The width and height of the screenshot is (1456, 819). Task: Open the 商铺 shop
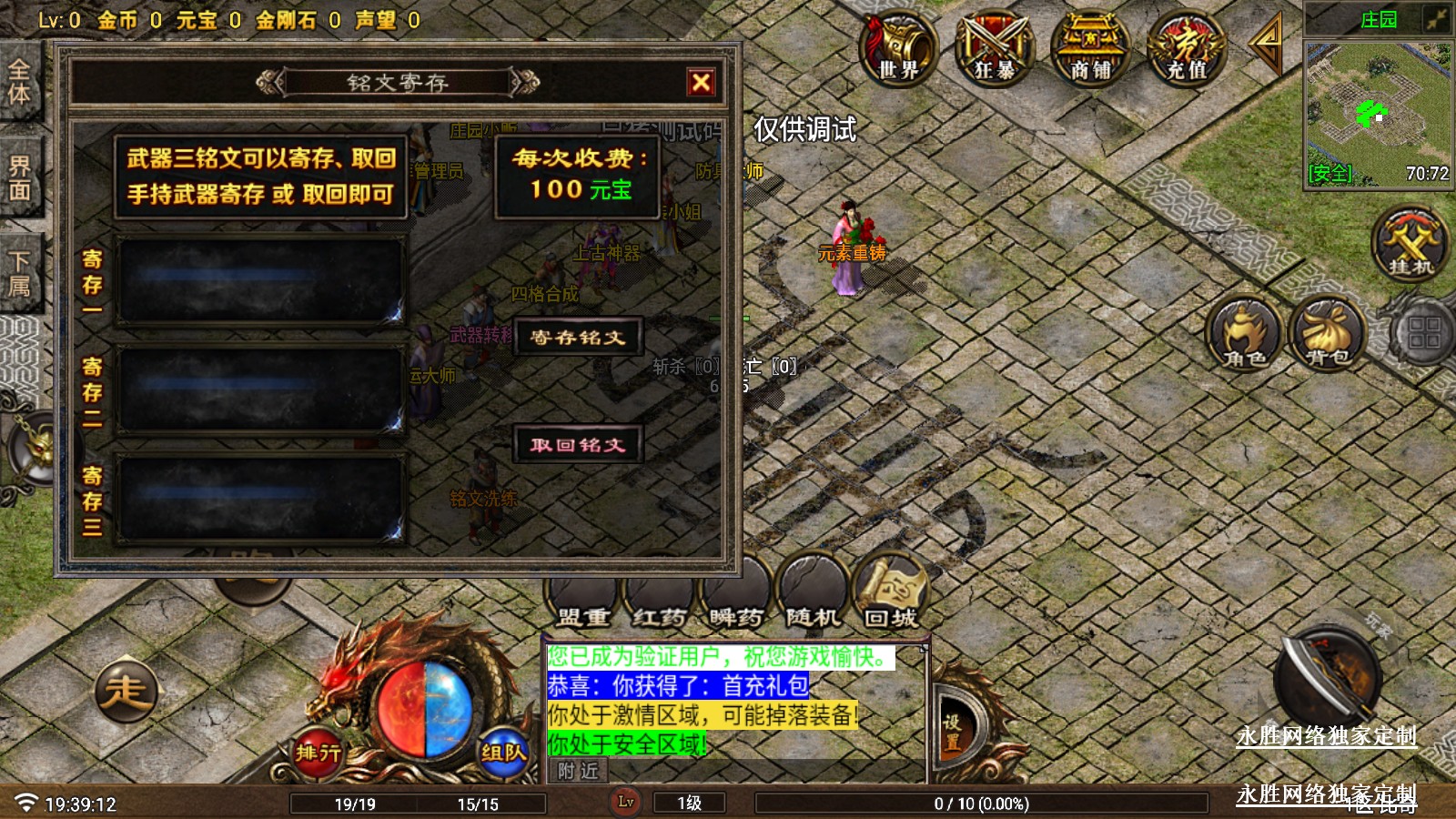[1089, 49]
